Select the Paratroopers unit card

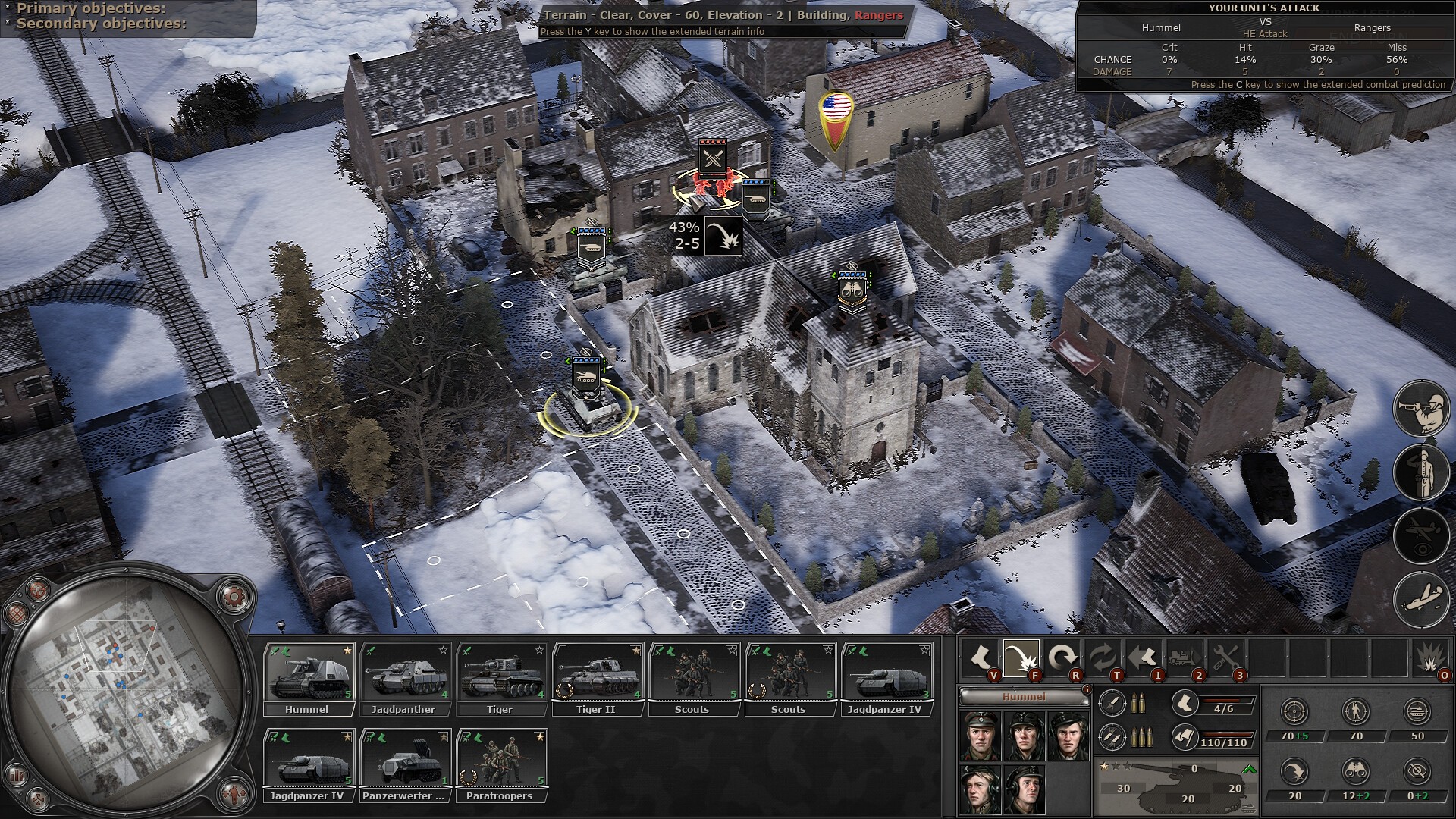tap(500, 764)
